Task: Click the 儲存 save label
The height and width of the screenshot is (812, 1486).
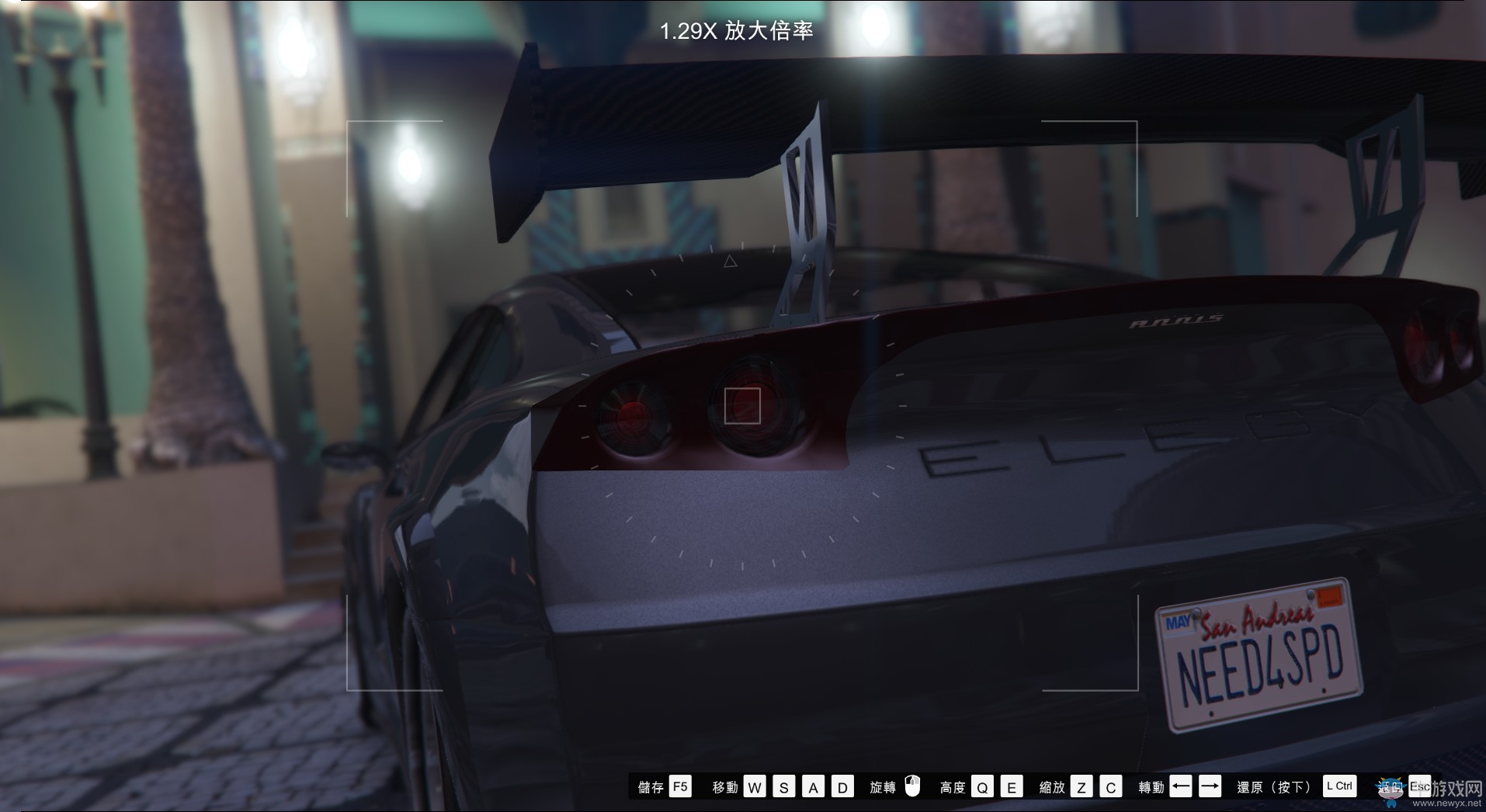Action: 651,786
